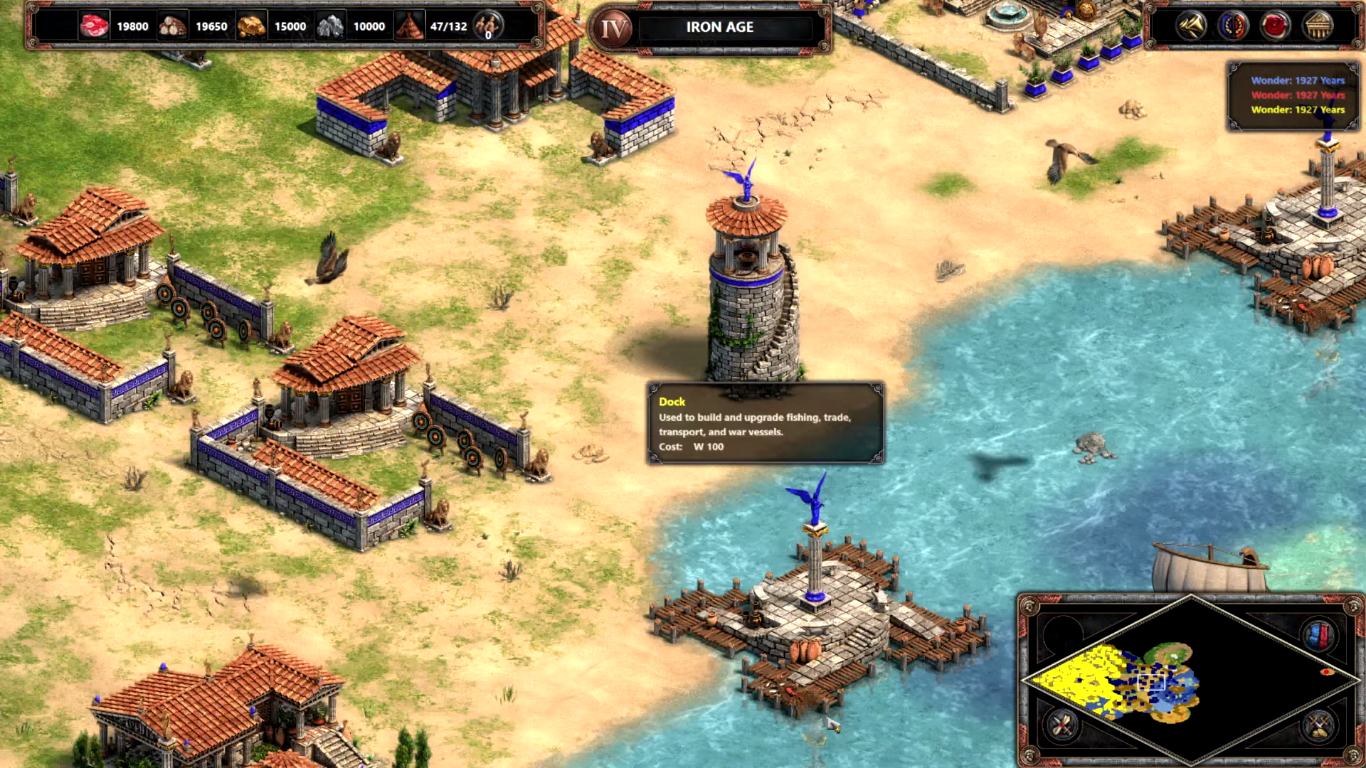The width and height of the screenshot is (1366, 768).
Task: Click the Dock tooltip box
Action: pos(765,423)
